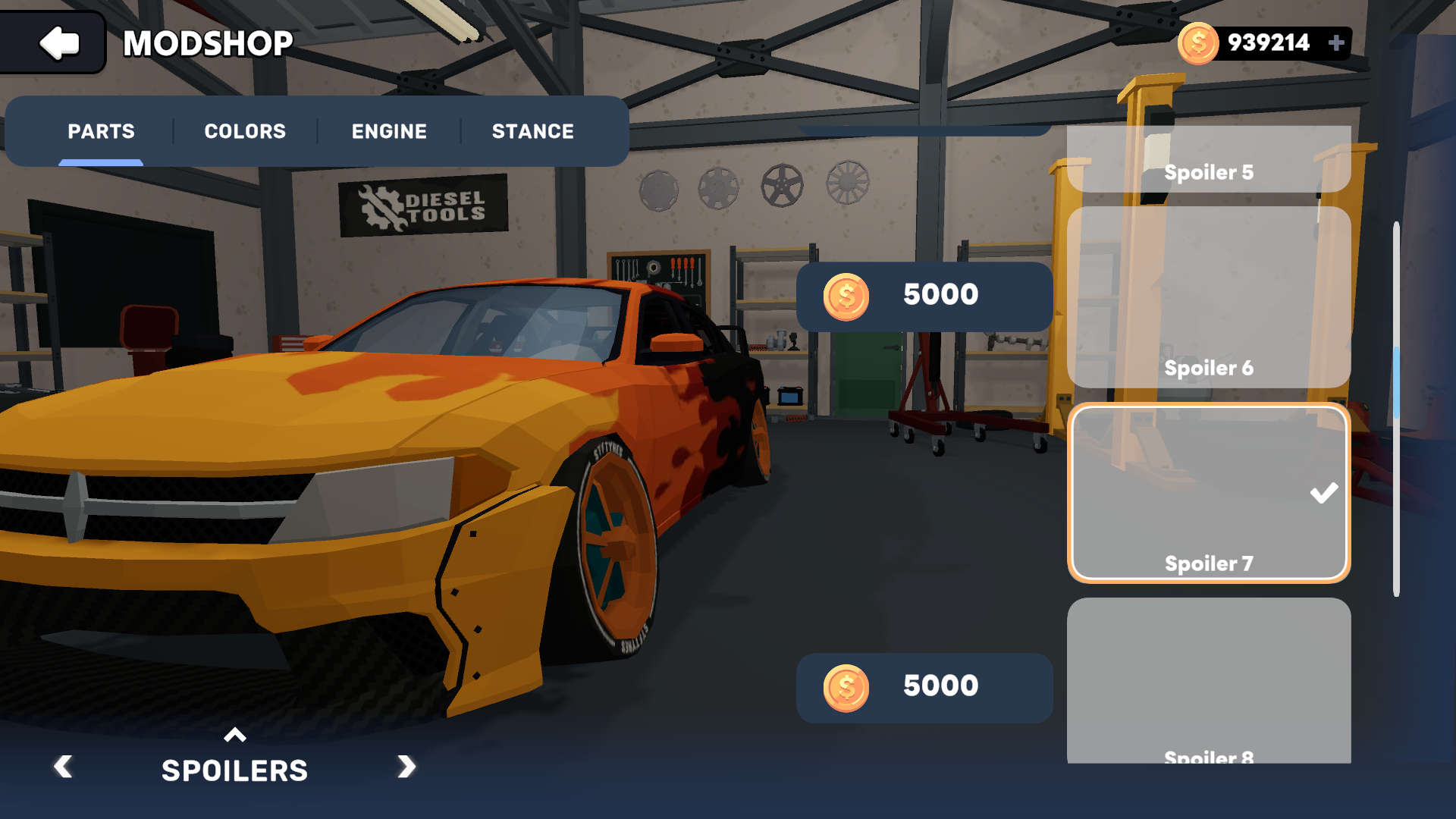Image resolution: width=1456 pixels, height=819 pixels.
Task: Purchase the lower 5000 coin item
Action: tap(924, 687)
